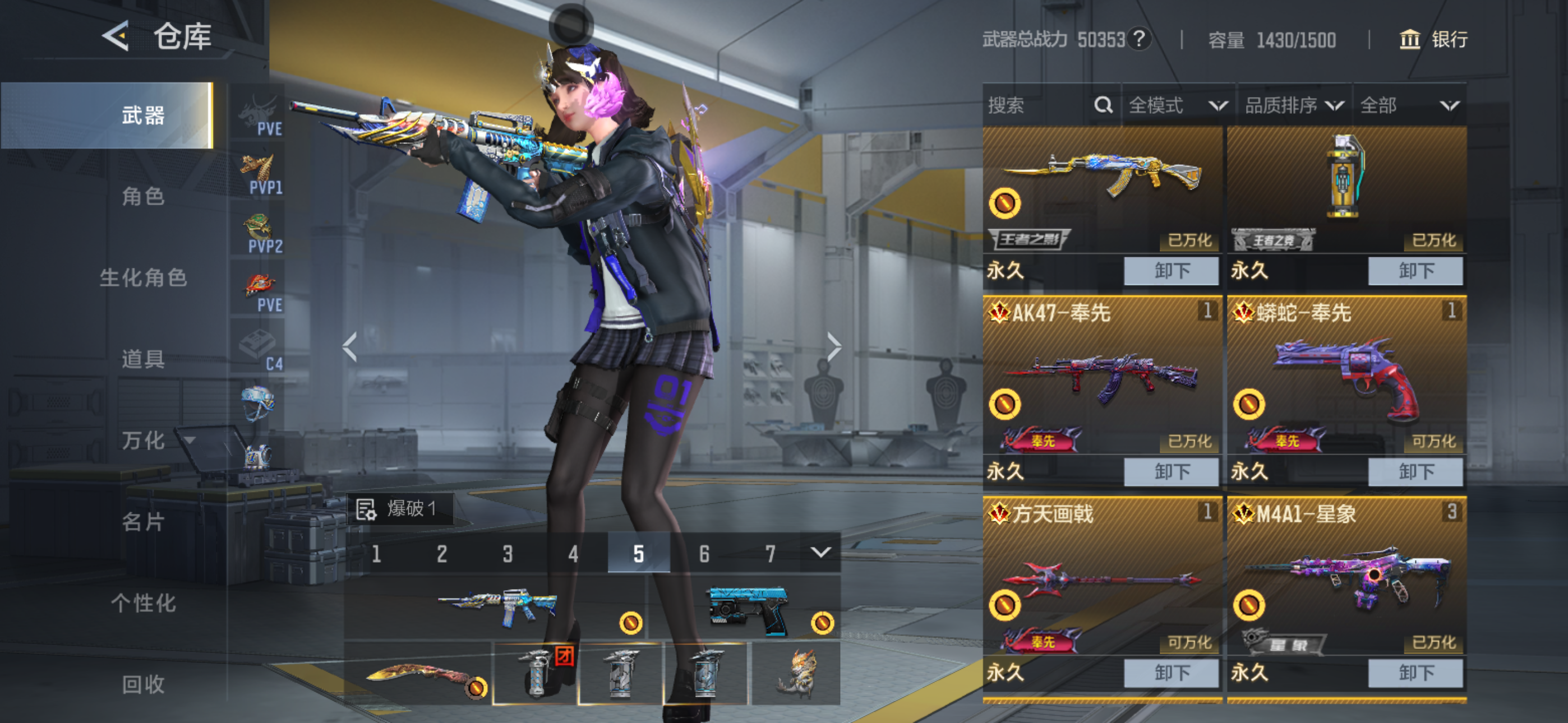Open the 银行 bank
Image resolution: width=1568 pixels, height=723 pixels.
pyautogui.click(x=1433, y=40)
